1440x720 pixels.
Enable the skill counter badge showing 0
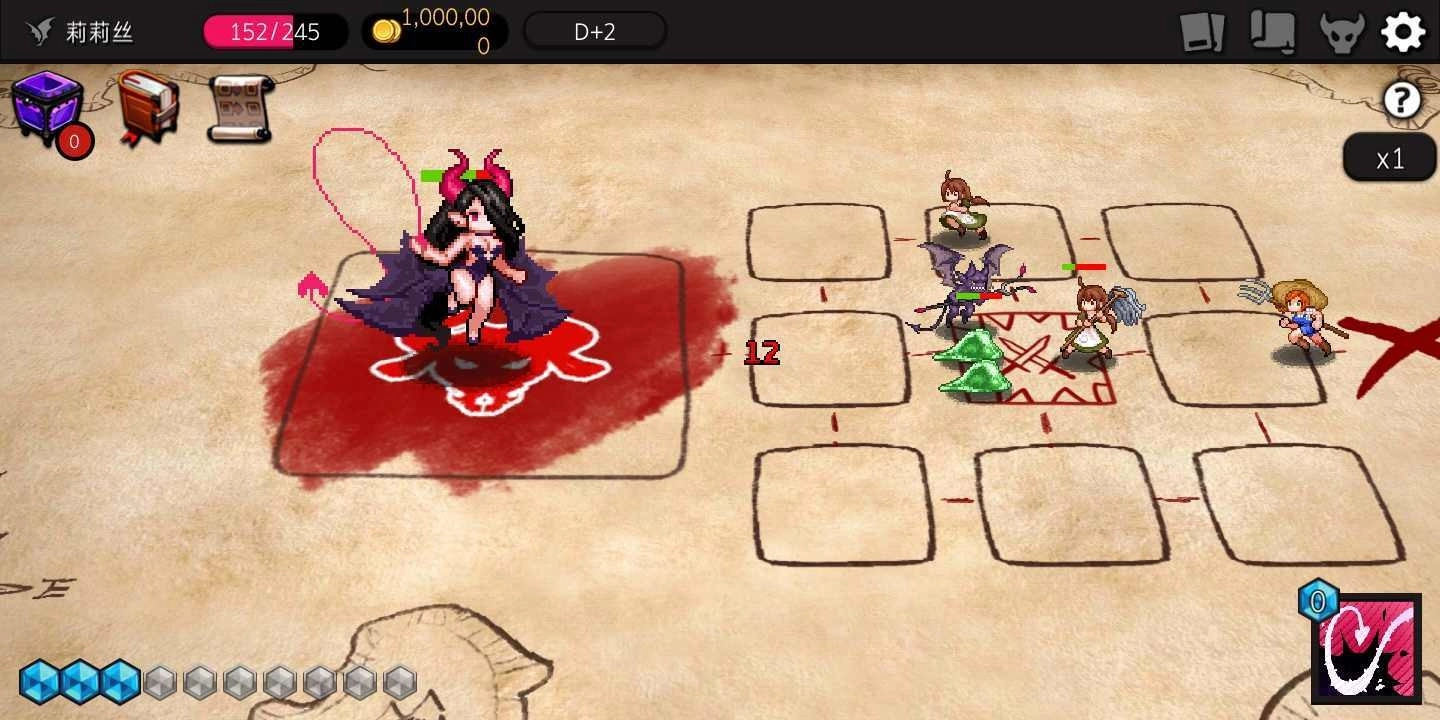[x=1318, y=601]
